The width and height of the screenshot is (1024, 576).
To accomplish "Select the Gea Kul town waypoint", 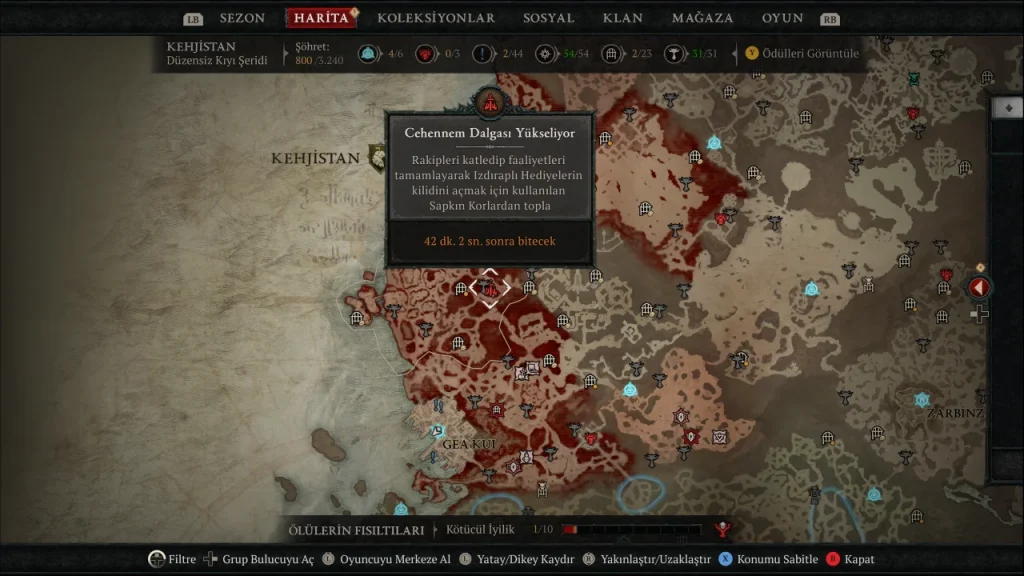I will tap(437, 430).
